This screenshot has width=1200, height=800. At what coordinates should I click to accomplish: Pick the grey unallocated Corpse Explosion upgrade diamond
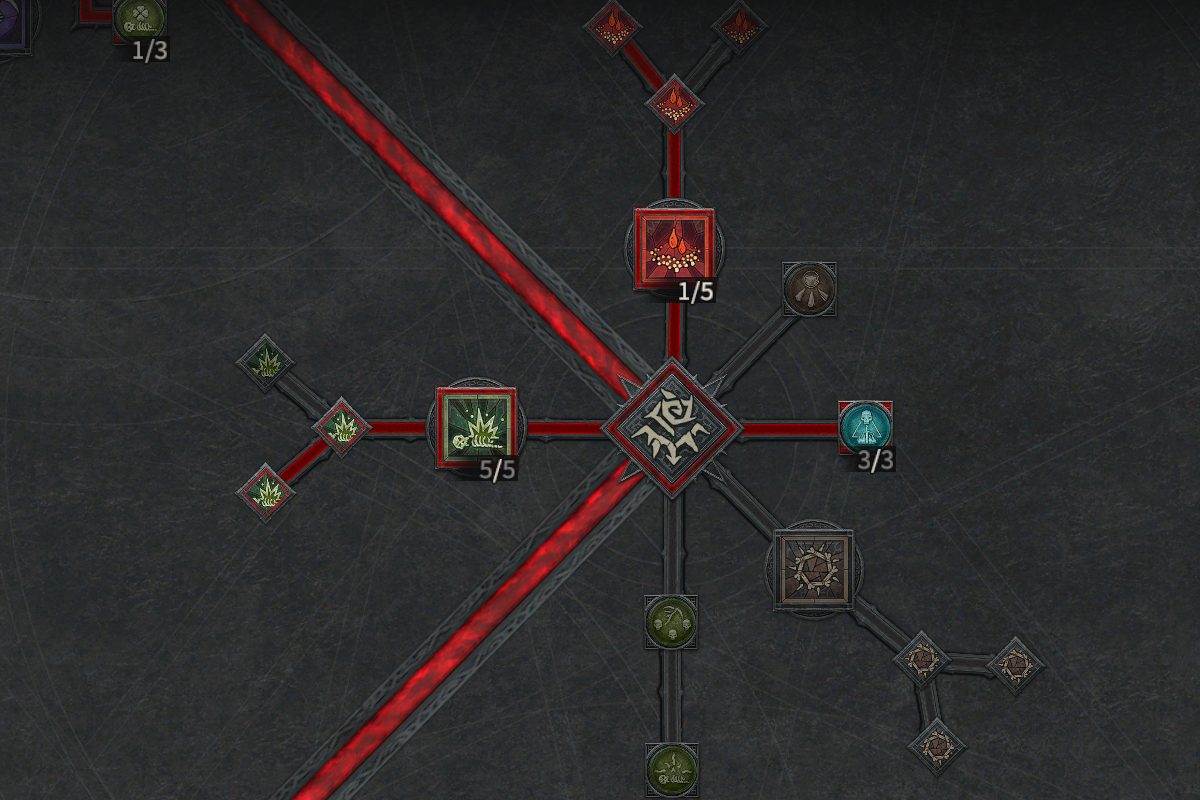coord(265,362)
